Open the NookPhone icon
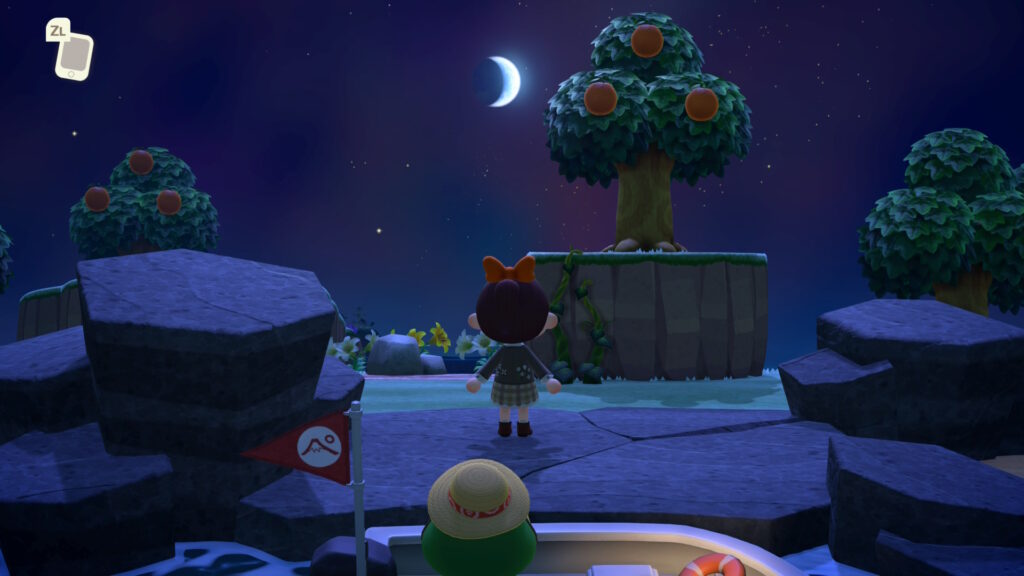Viewport: 1024px width, 576px height. click(73, 55)
